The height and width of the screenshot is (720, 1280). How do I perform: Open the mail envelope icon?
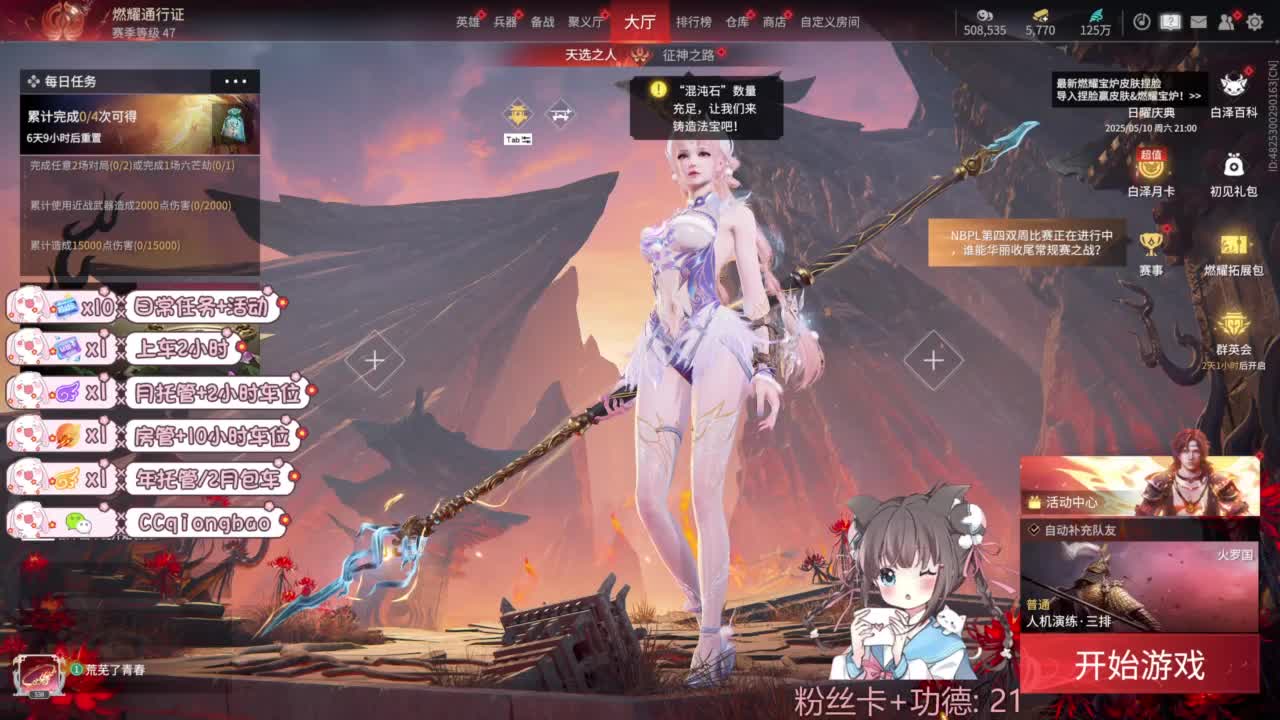point(1198,20)
